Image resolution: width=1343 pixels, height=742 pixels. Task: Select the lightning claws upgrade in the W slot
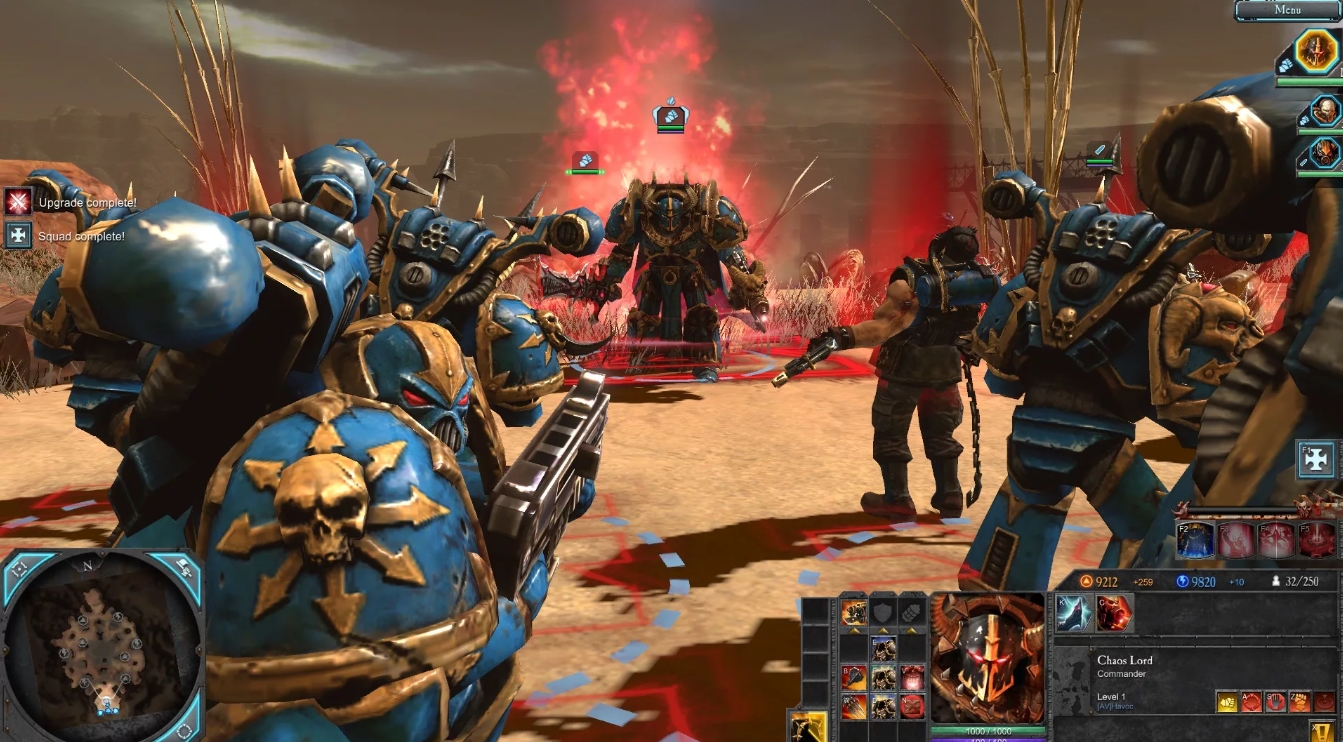pyautogui.click(x=855, y=707)
